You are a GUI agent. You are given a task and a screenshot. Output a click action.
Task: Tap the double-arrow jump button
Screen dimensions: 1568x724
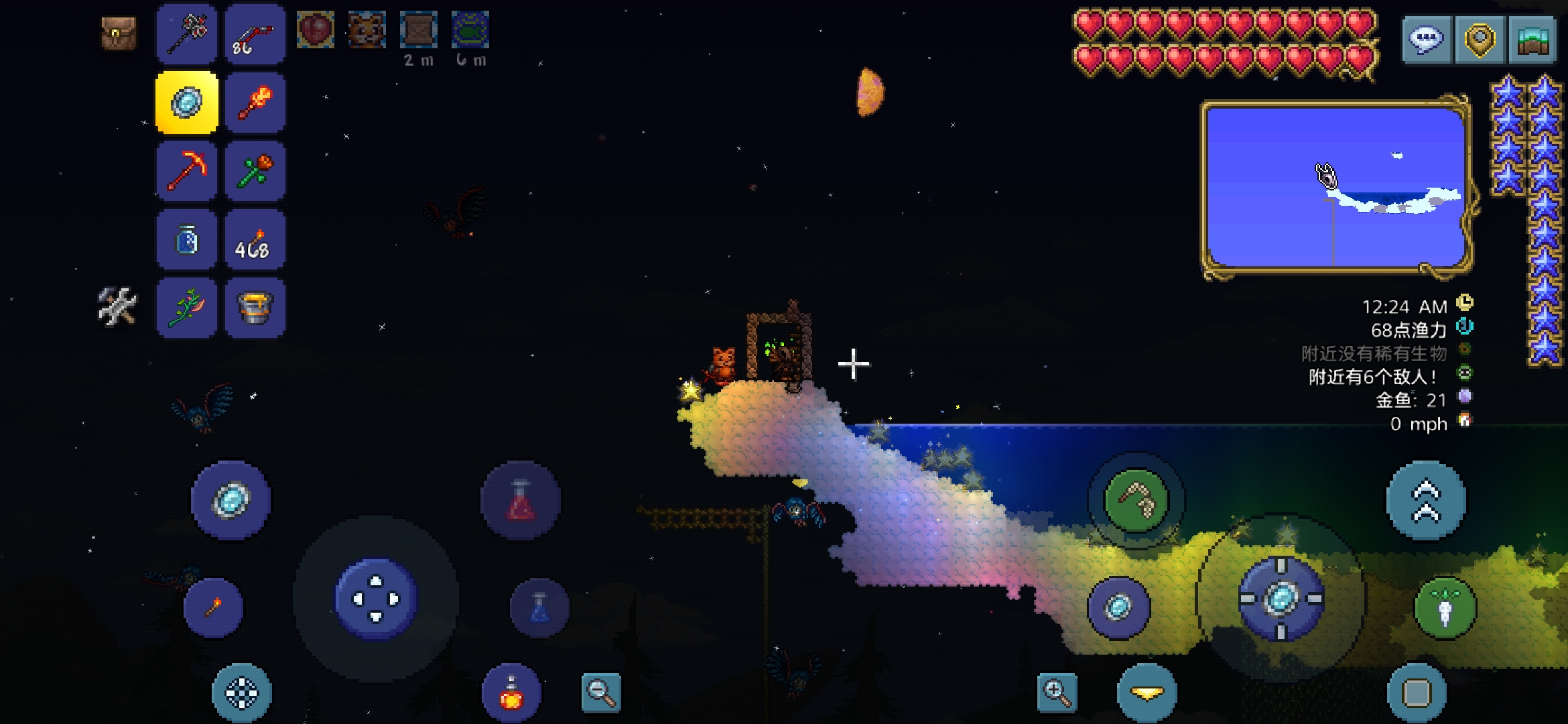(x=1426, y=500)
